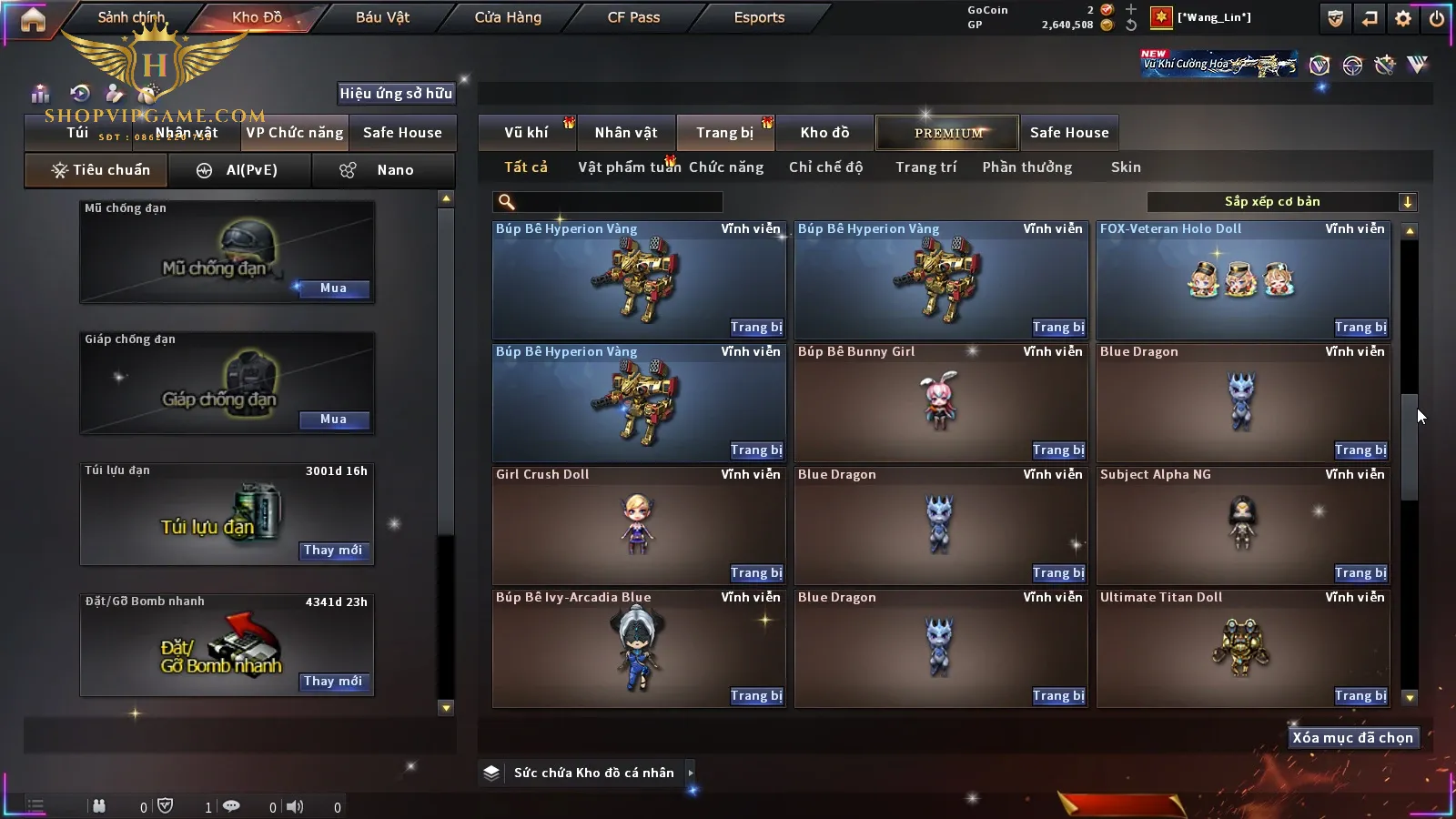
Task: Switch to the PREMIUM tab
Action: point(948,133)
